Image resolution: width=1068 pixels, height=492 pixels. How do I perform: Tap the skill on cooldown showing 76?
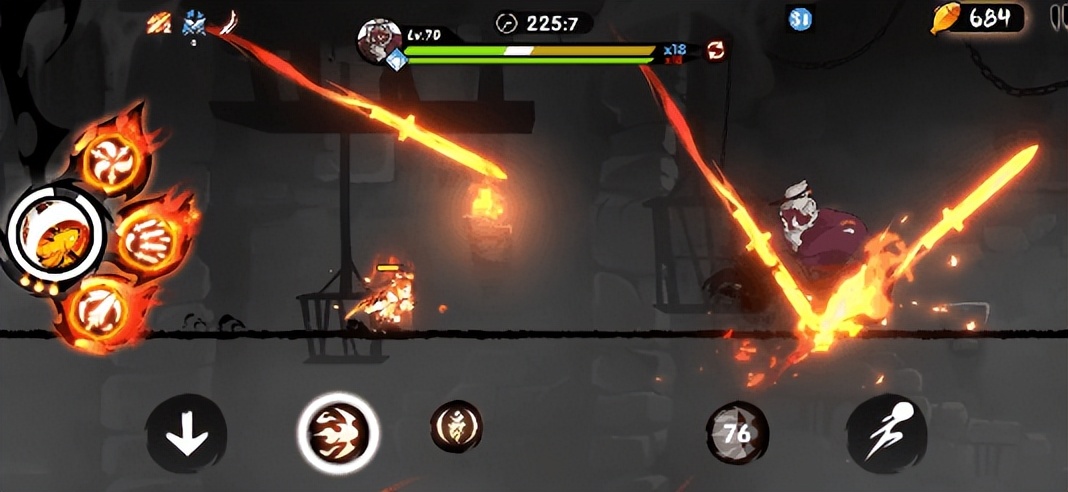tap(736, 433)
